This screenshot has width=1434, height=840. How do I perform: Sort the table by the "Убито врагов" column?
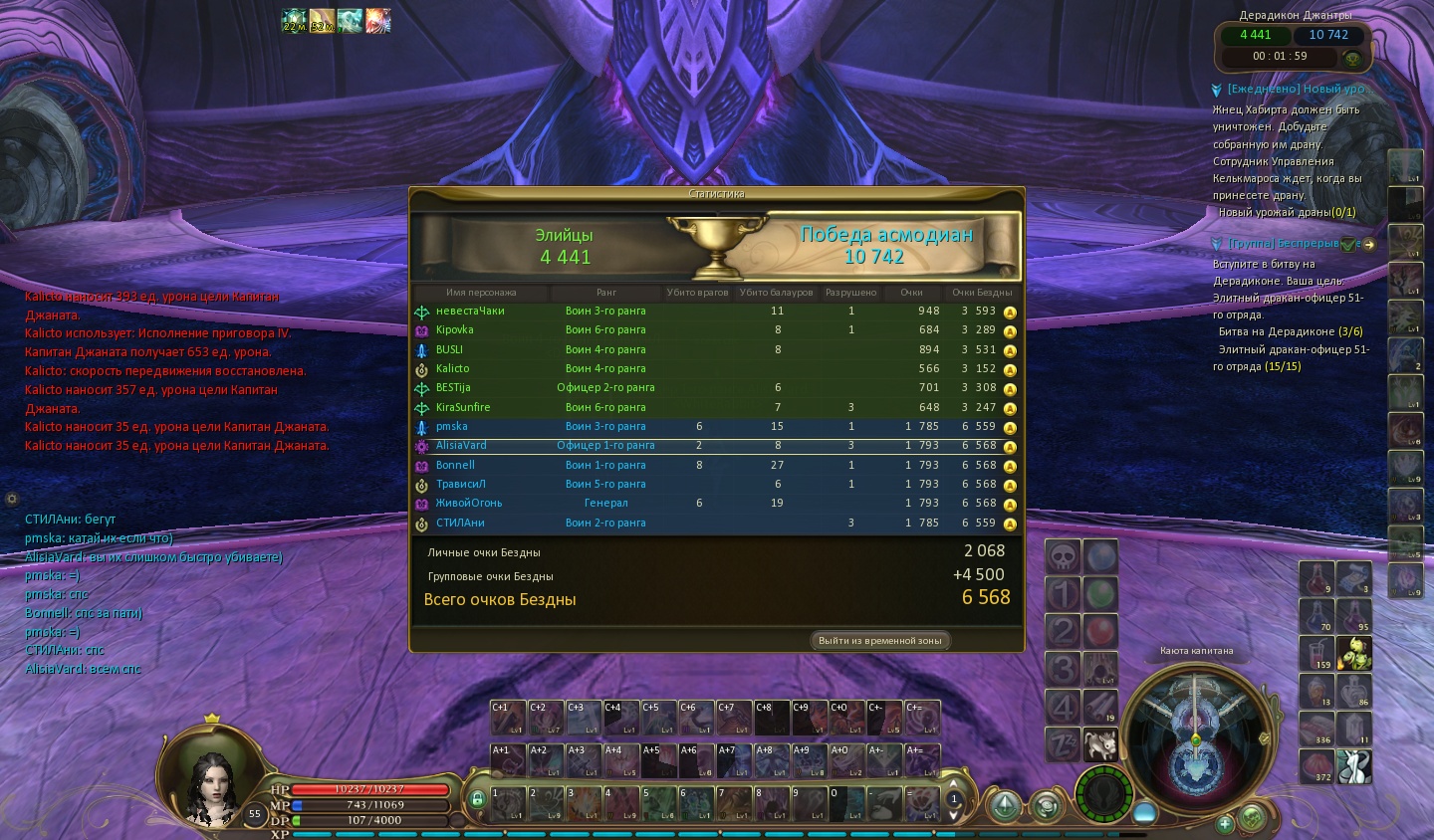[x=697, y=293]
